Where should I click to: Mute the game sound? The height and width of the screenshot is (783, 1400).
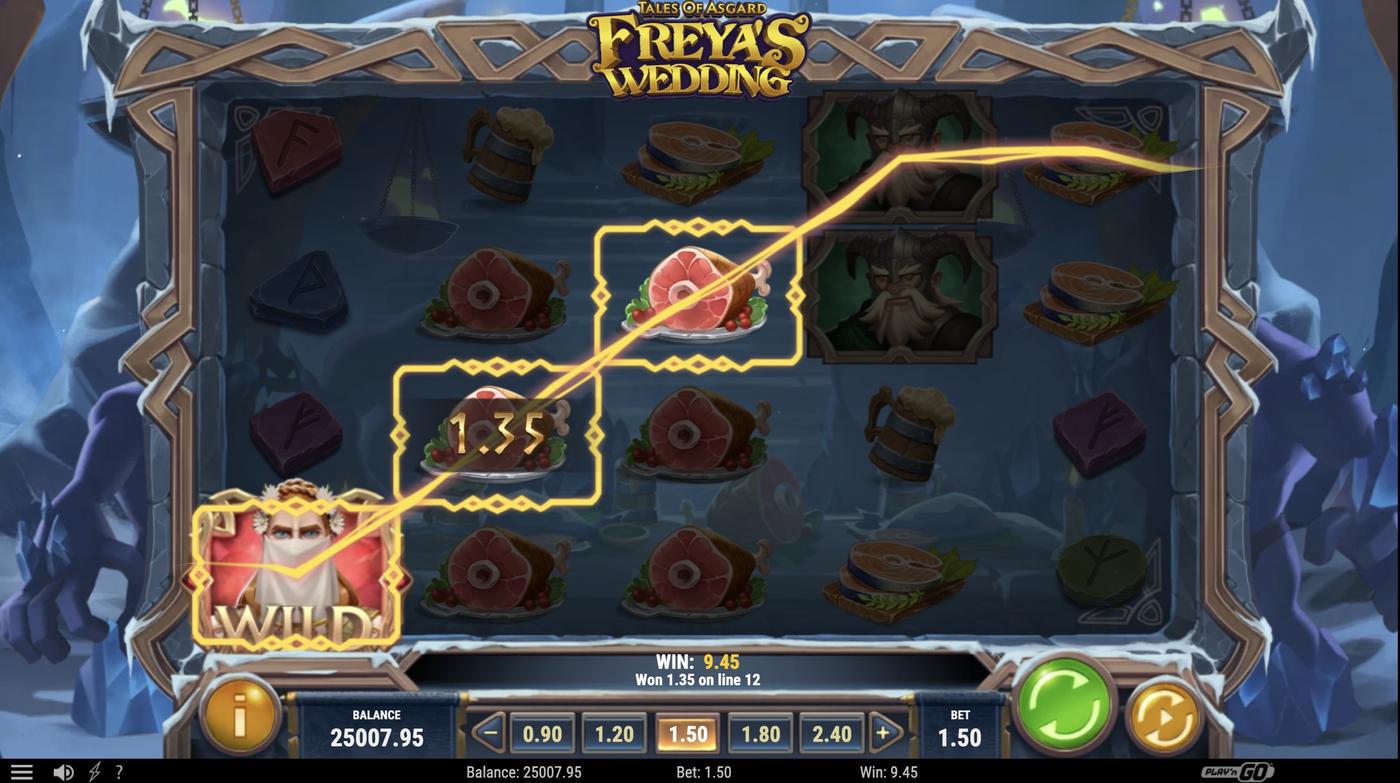coord(63,770)
